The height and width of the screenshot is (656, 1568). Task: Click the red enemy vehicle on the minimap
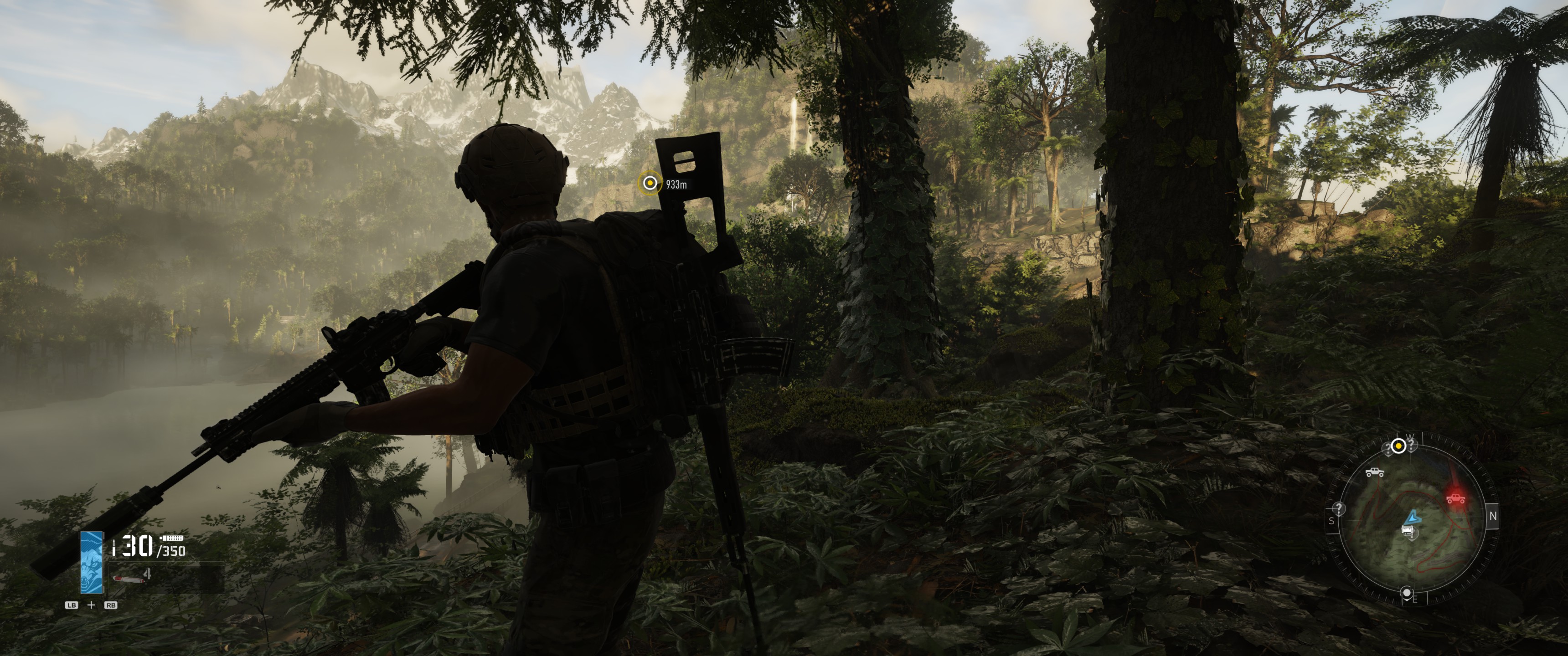coord(1455,499)
